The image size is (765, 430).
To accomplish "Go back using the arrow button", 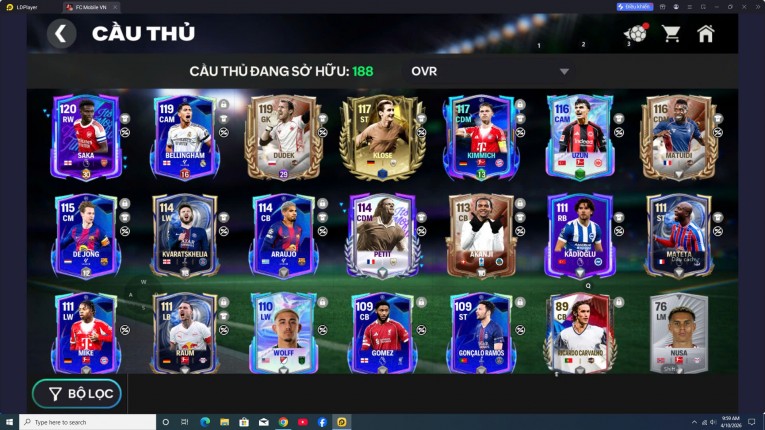I will (61, 34).
